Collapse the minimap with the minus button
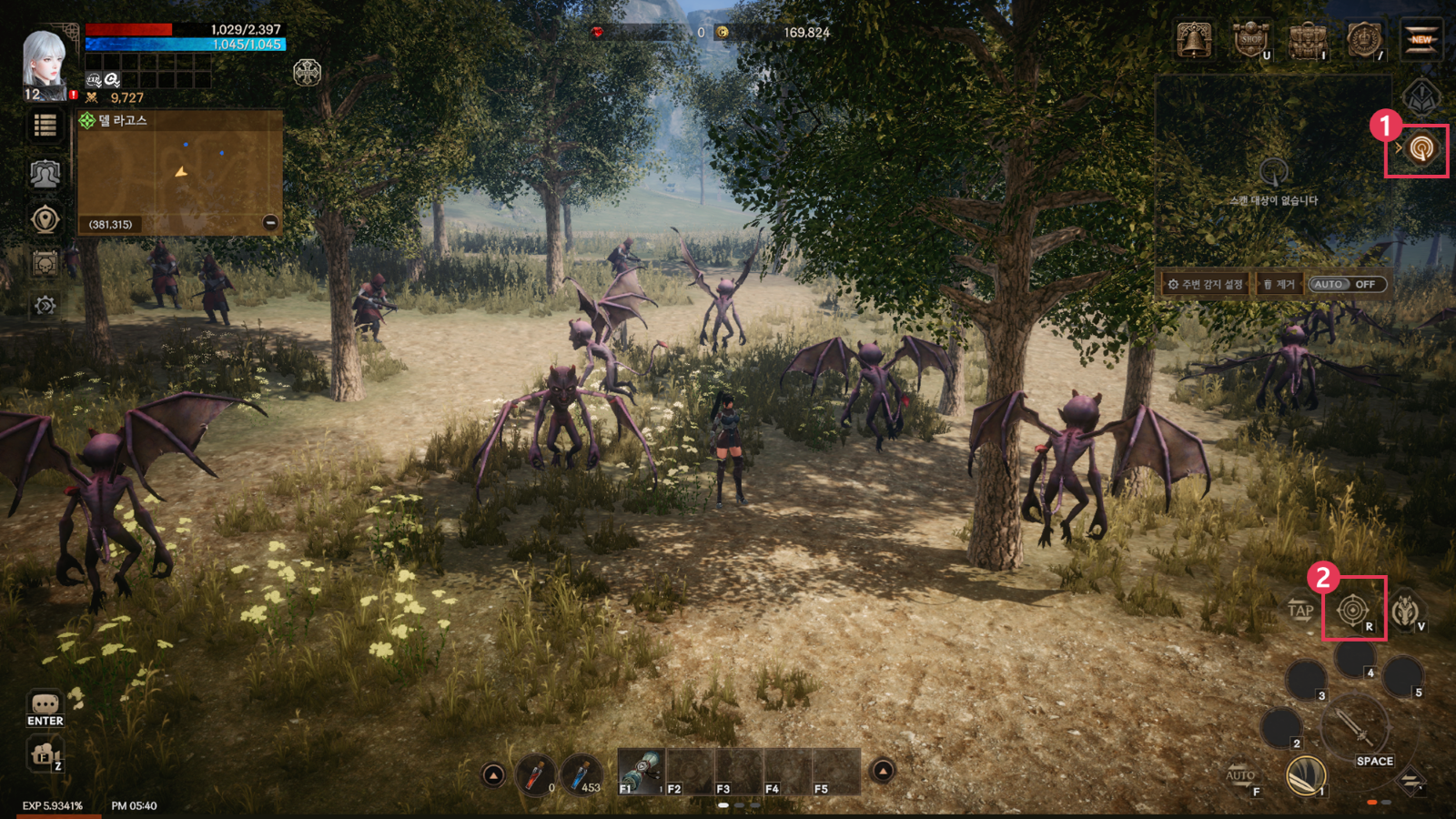Screen dimensions: 1456x819 pyautogui.click(x=270, y=223)
